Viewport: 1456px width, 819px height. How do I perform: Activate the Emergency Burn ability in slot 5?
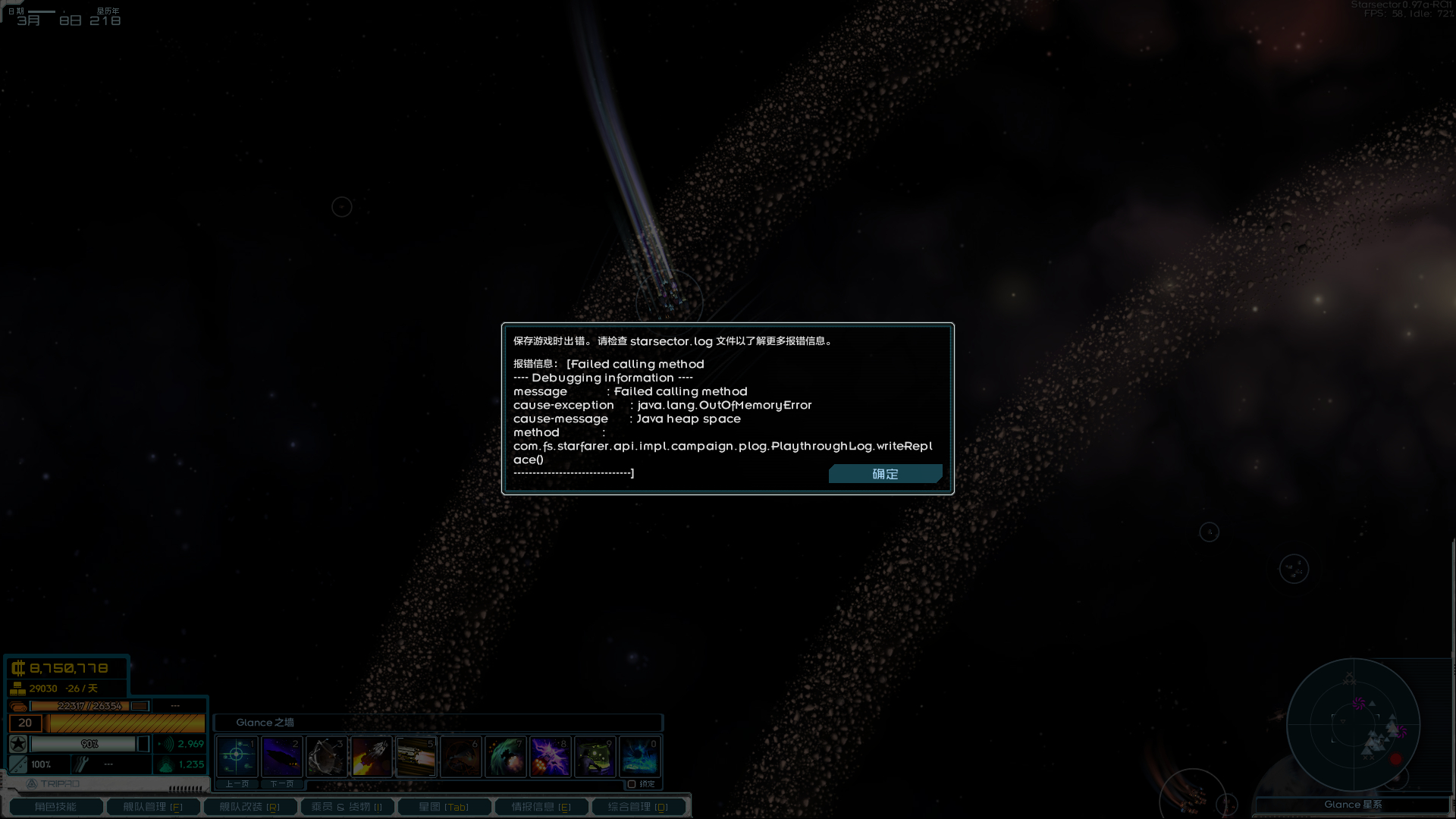416,756
